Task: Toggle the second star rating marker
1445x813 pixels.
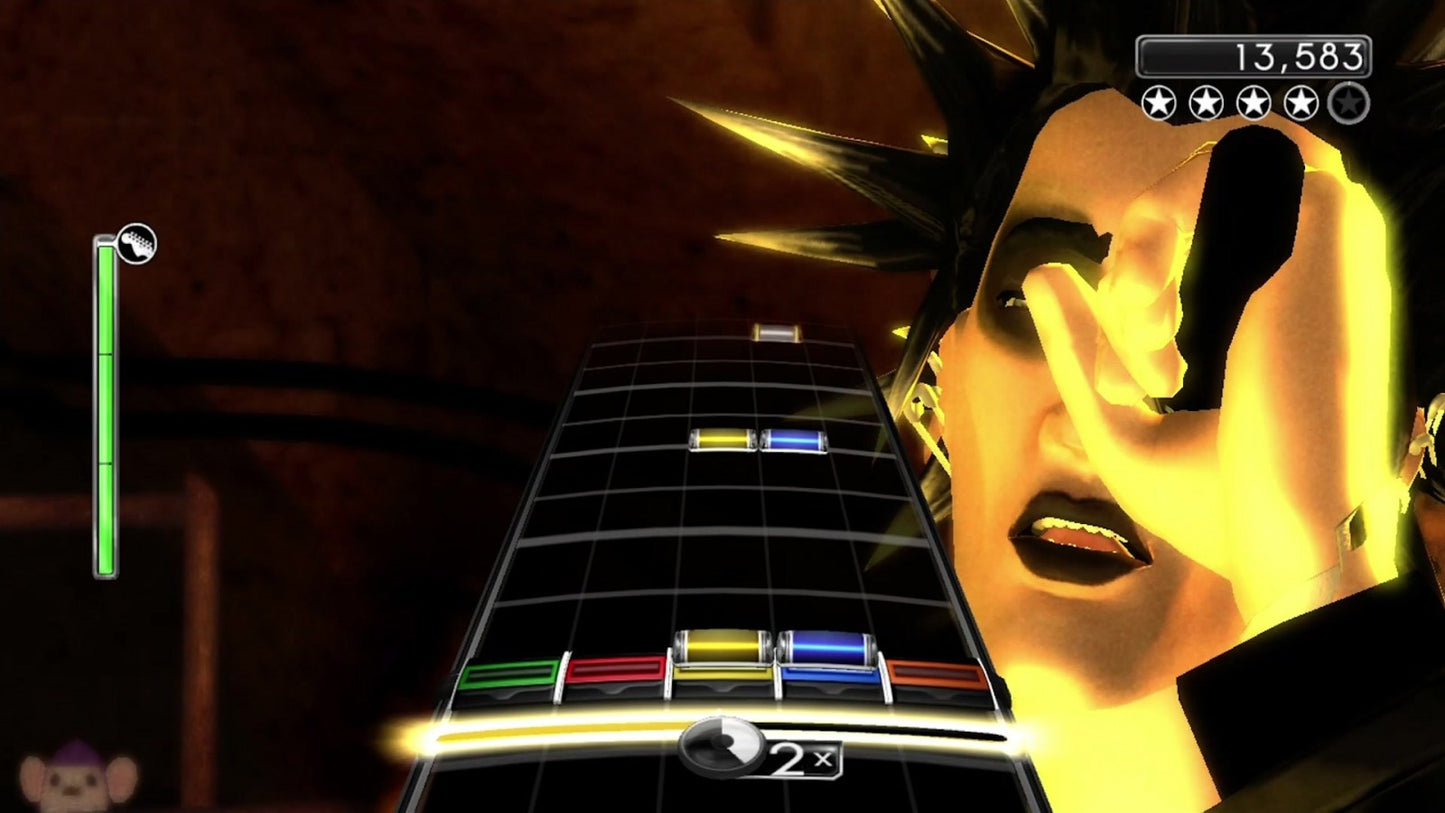Action: [1208, 103]
